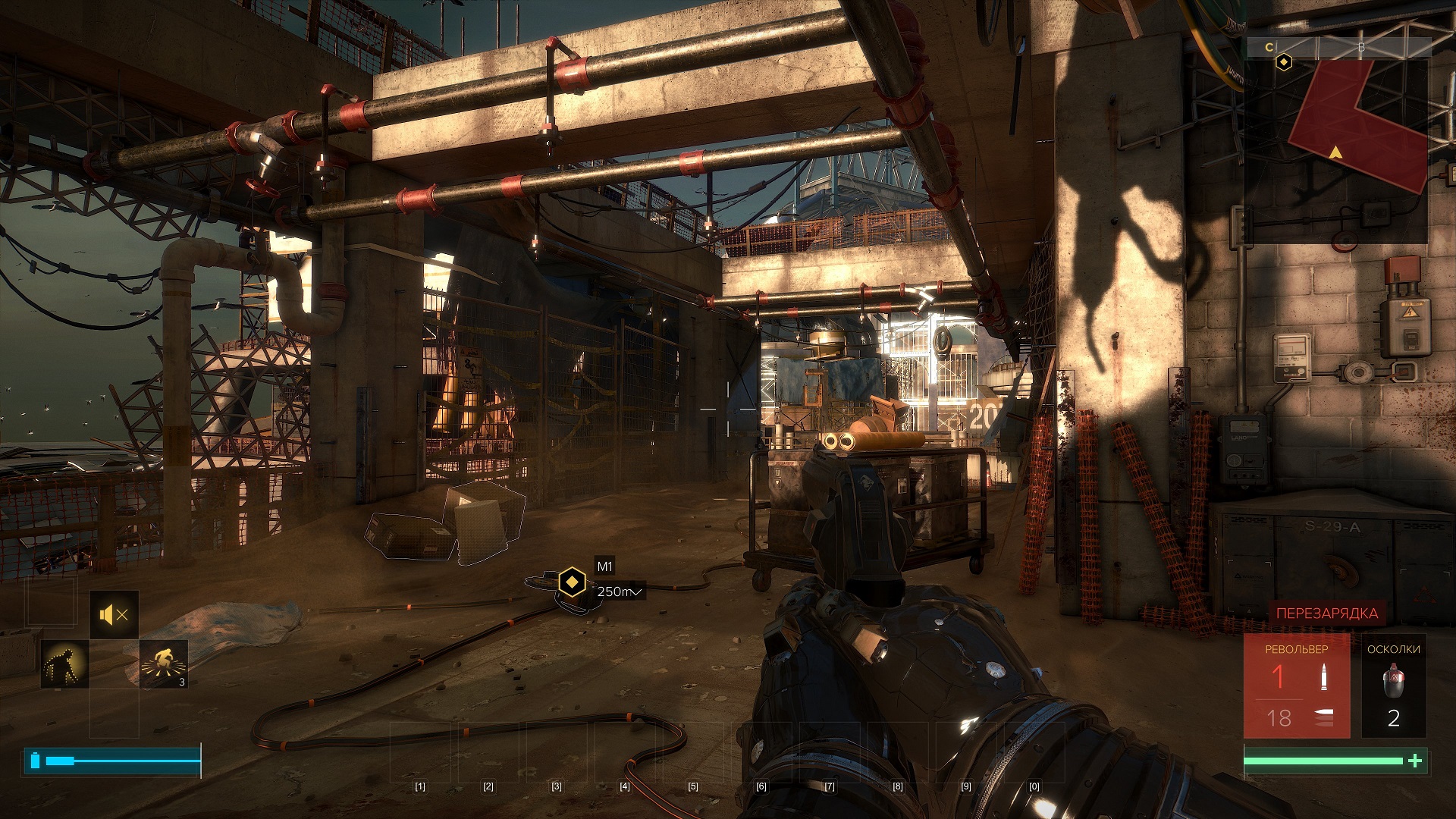Choose the ОСКОЛКИ grenade slot
This screenshot has height=819, width=1456.
1393,686
